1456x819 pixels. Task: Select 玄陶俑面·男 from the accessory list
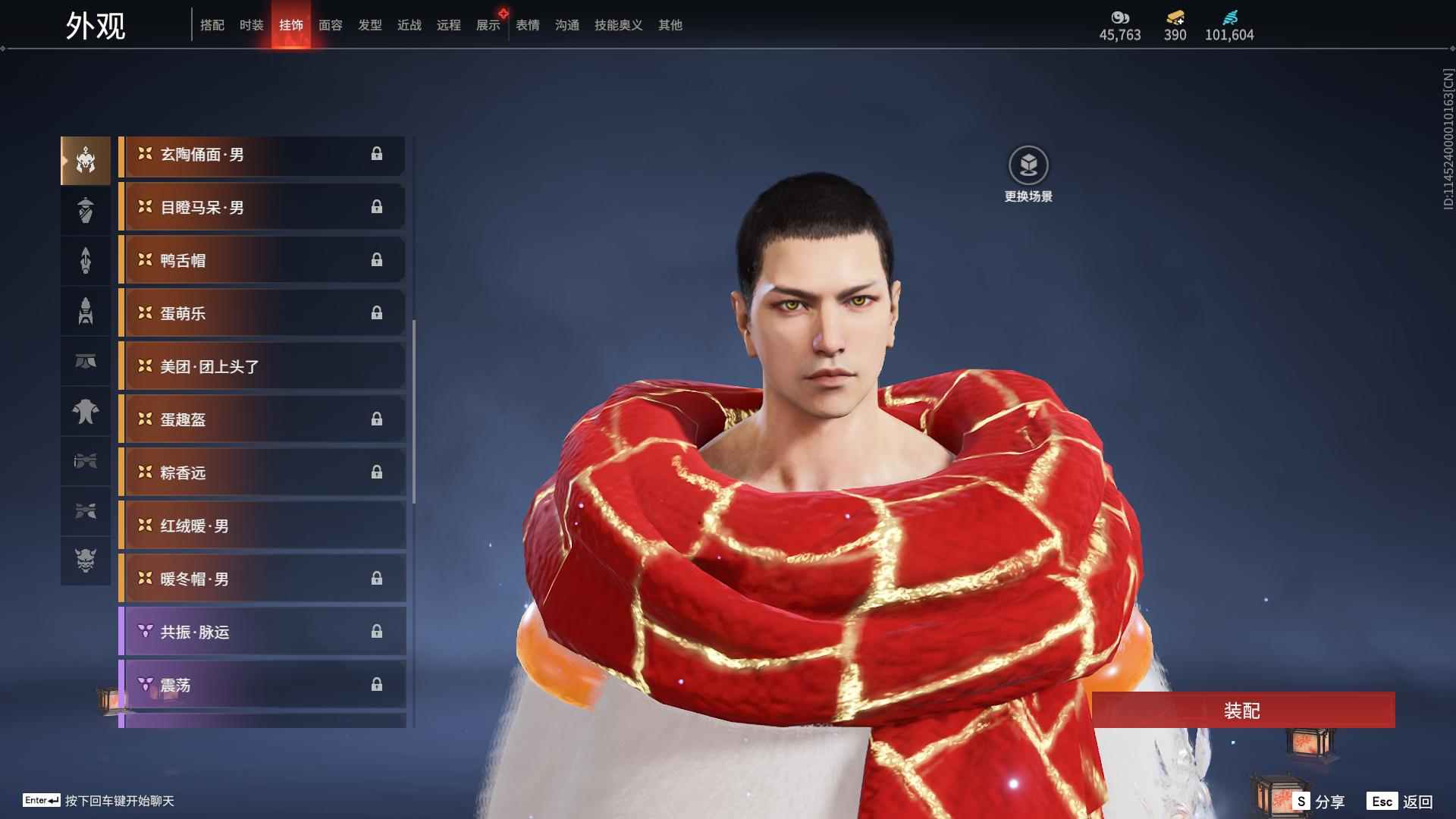pos(262,155)
